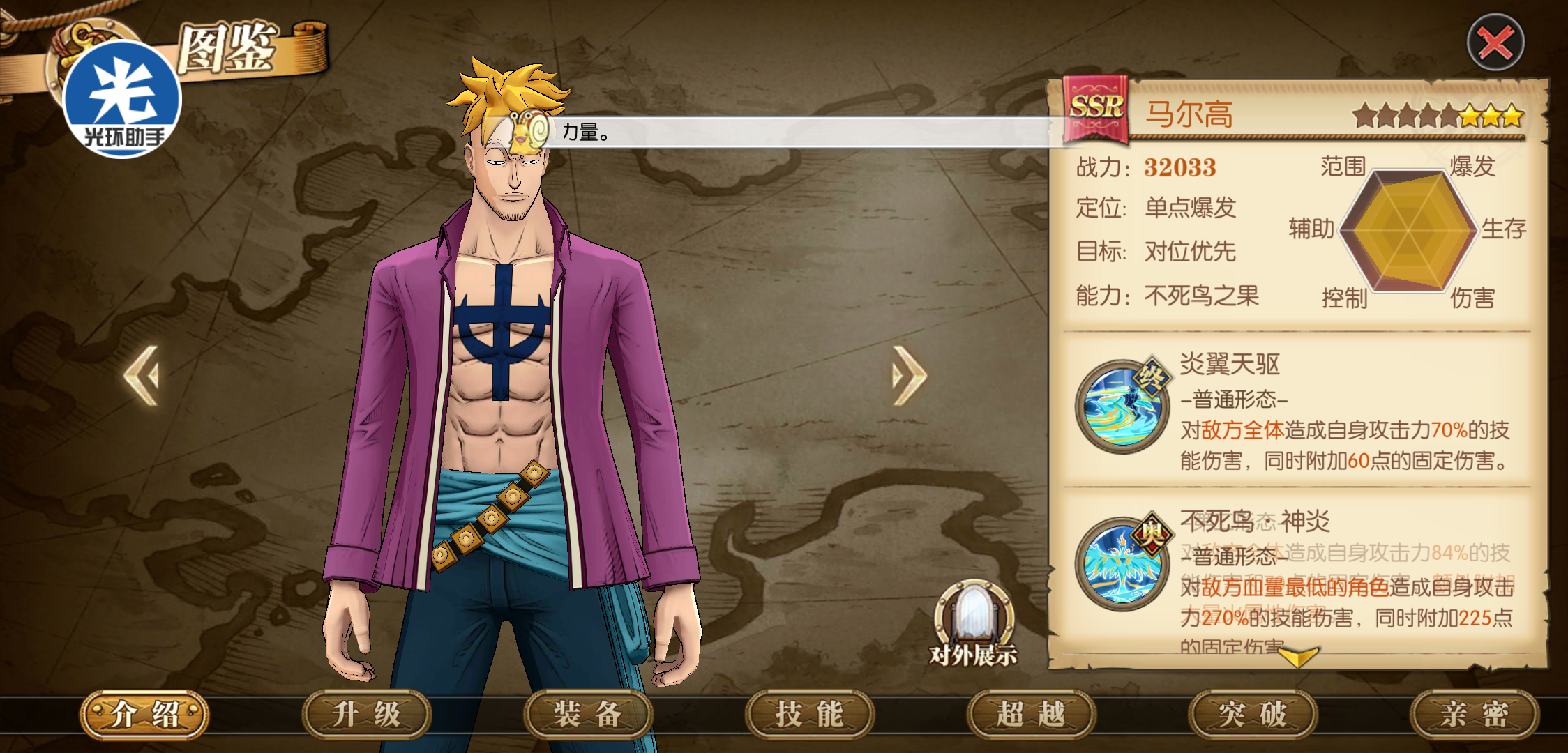1568x753 pixels.
Task: Open the 光环助手 overlay icon
Action: tap(123, 99)
